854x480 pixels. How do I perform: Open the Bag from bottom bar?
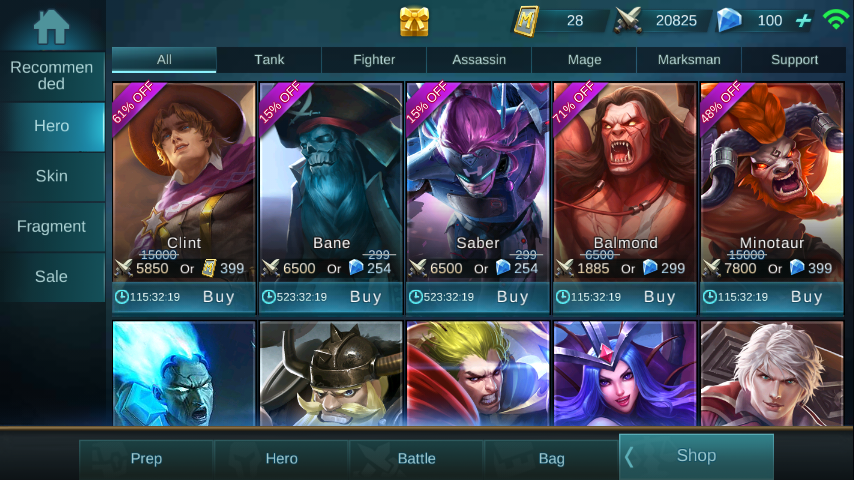coord(552,459)
